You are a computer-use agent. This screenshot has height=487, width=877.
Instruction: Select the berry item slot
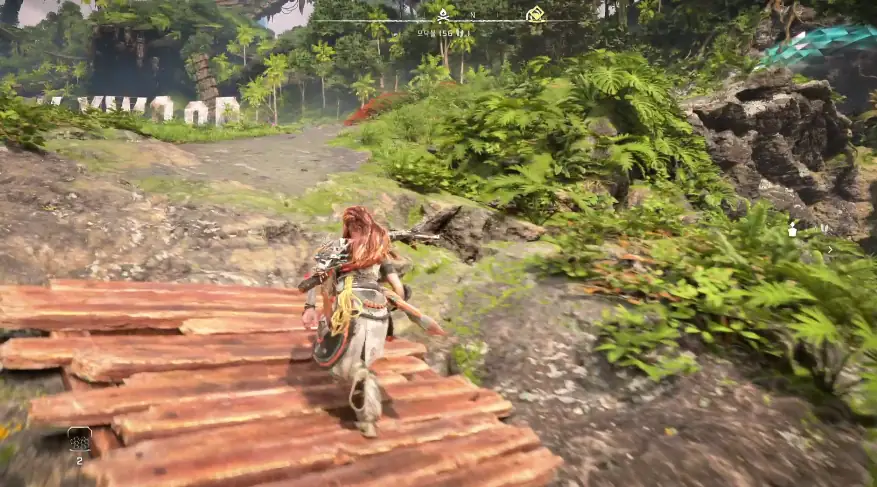(79, 439)
